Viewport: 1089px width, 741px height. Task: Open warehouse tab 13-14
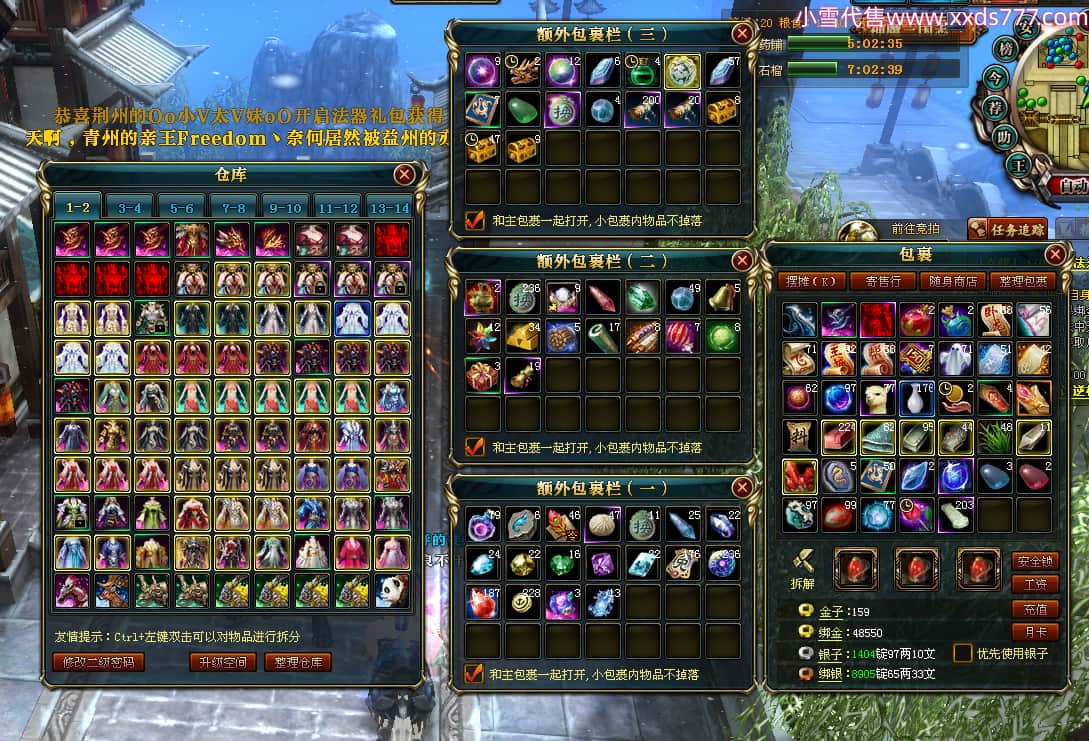[389, 207]
